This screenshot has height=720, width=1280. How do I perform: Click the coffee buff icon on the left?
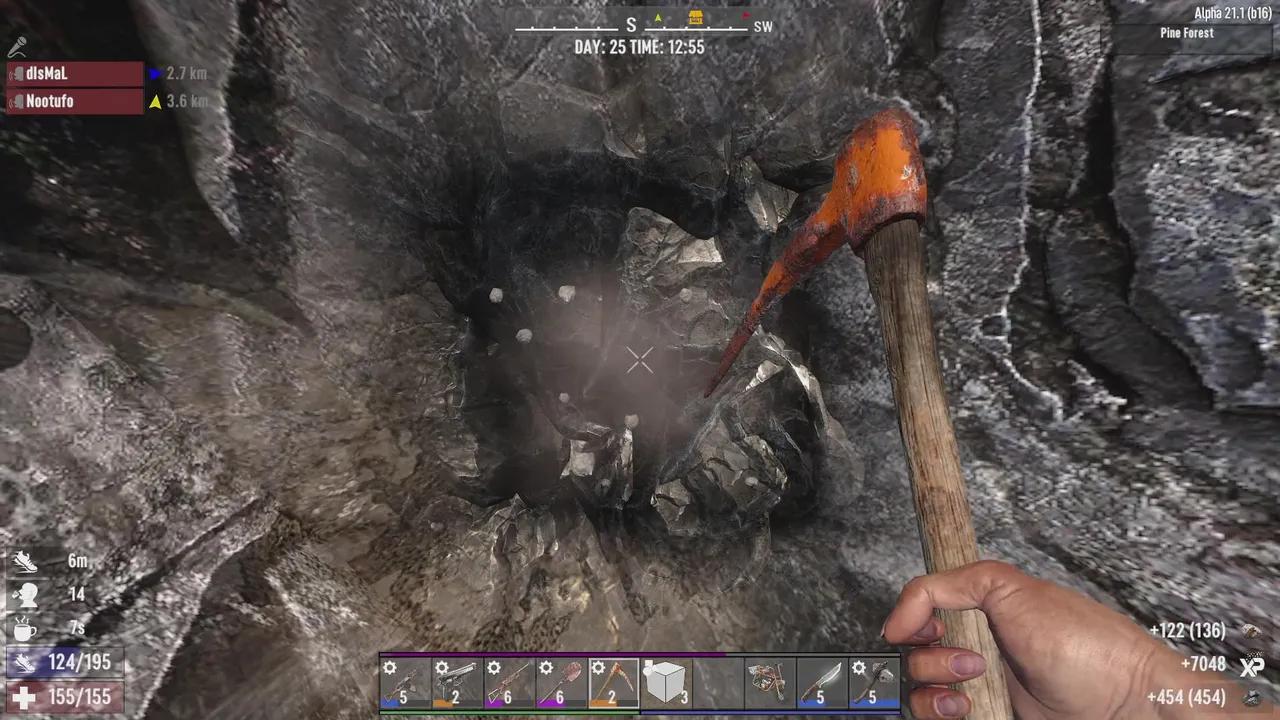click(25, 628)
